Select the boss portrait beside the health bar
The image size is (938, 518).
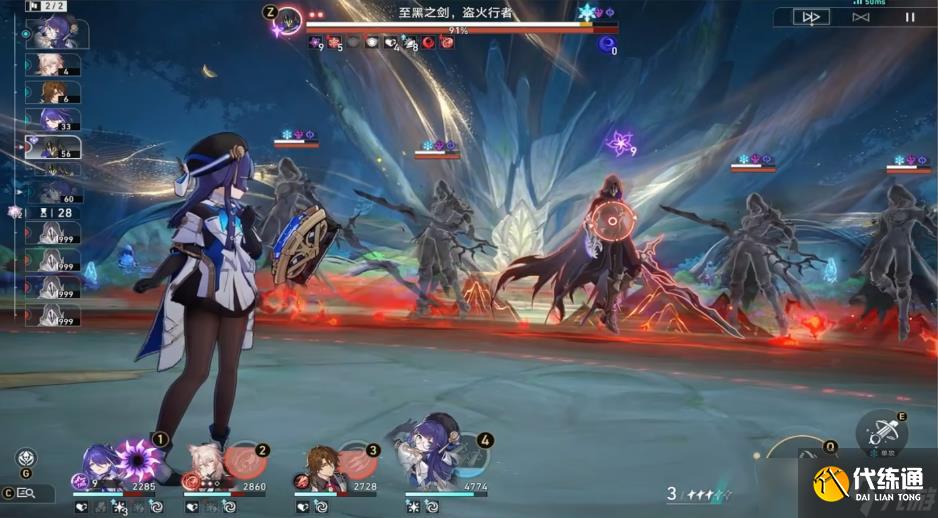click(289, 20)
